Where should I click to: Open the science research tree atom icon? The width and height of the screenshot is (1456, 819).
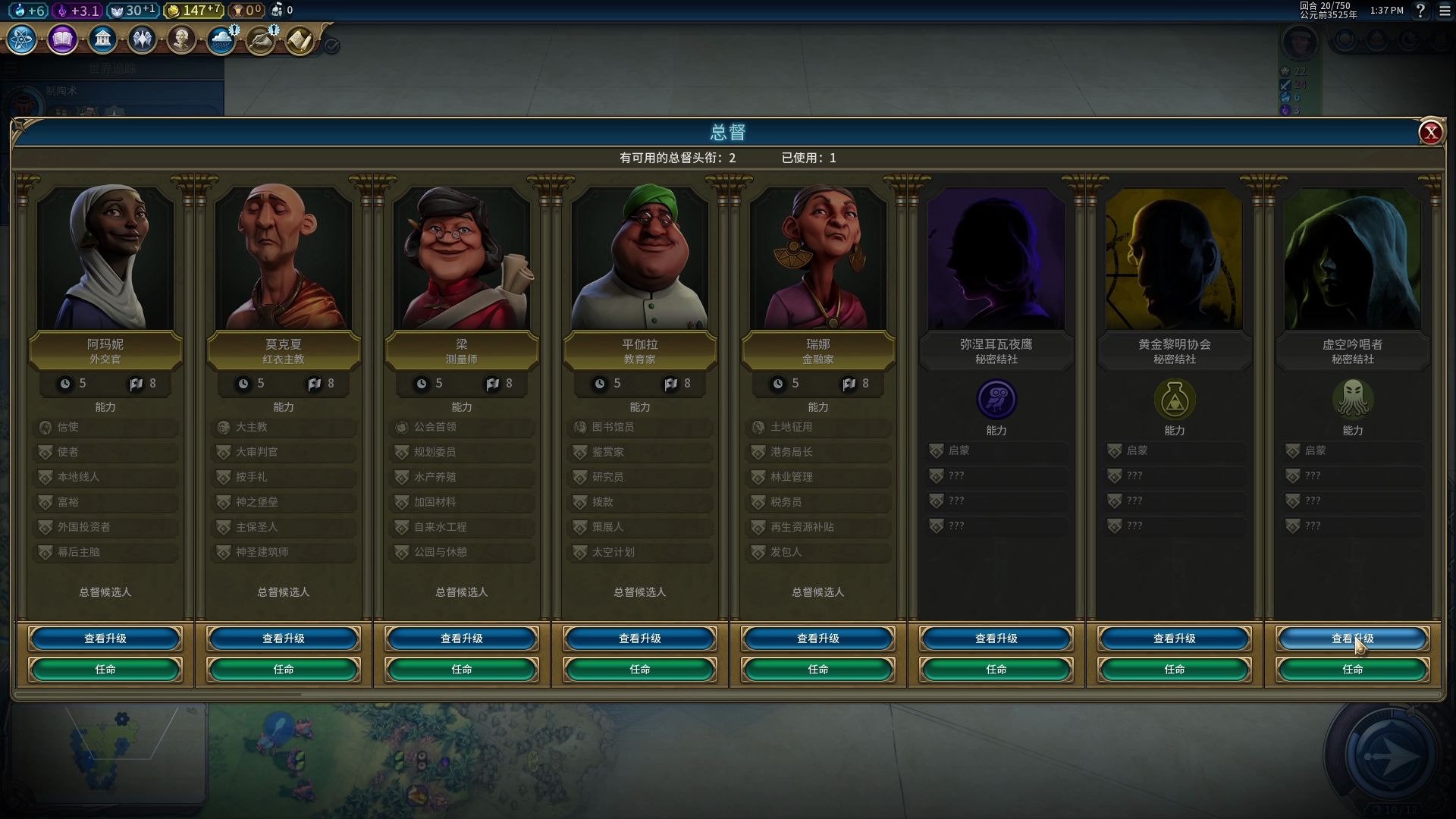[22, 39]
